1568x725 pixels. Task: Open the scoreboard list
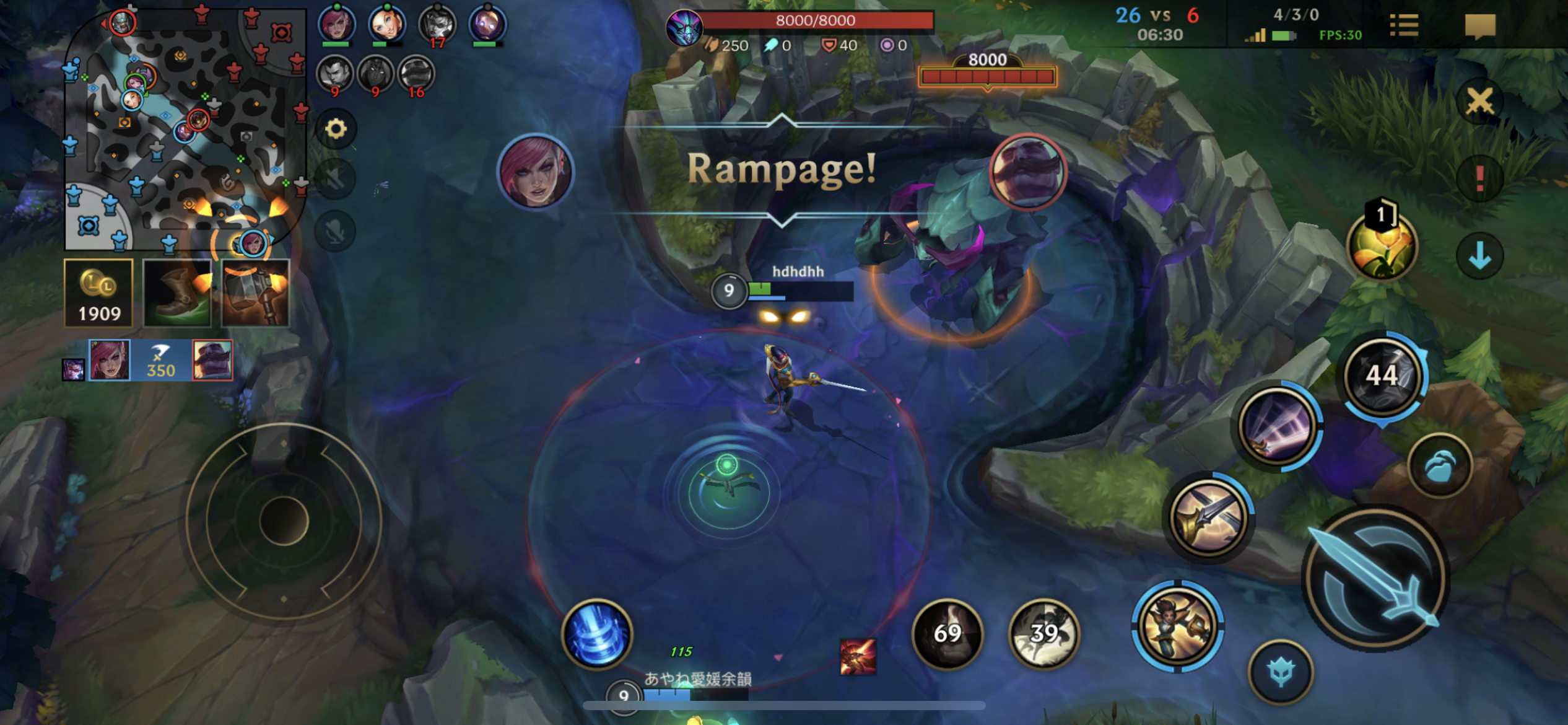point(1403,26)
